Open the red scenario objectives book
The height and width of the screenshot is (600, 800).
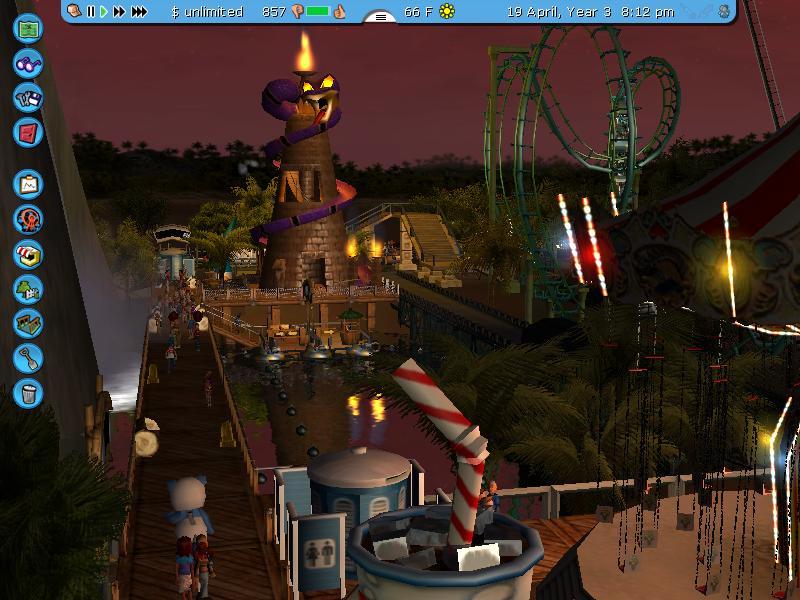coord(28,131)
